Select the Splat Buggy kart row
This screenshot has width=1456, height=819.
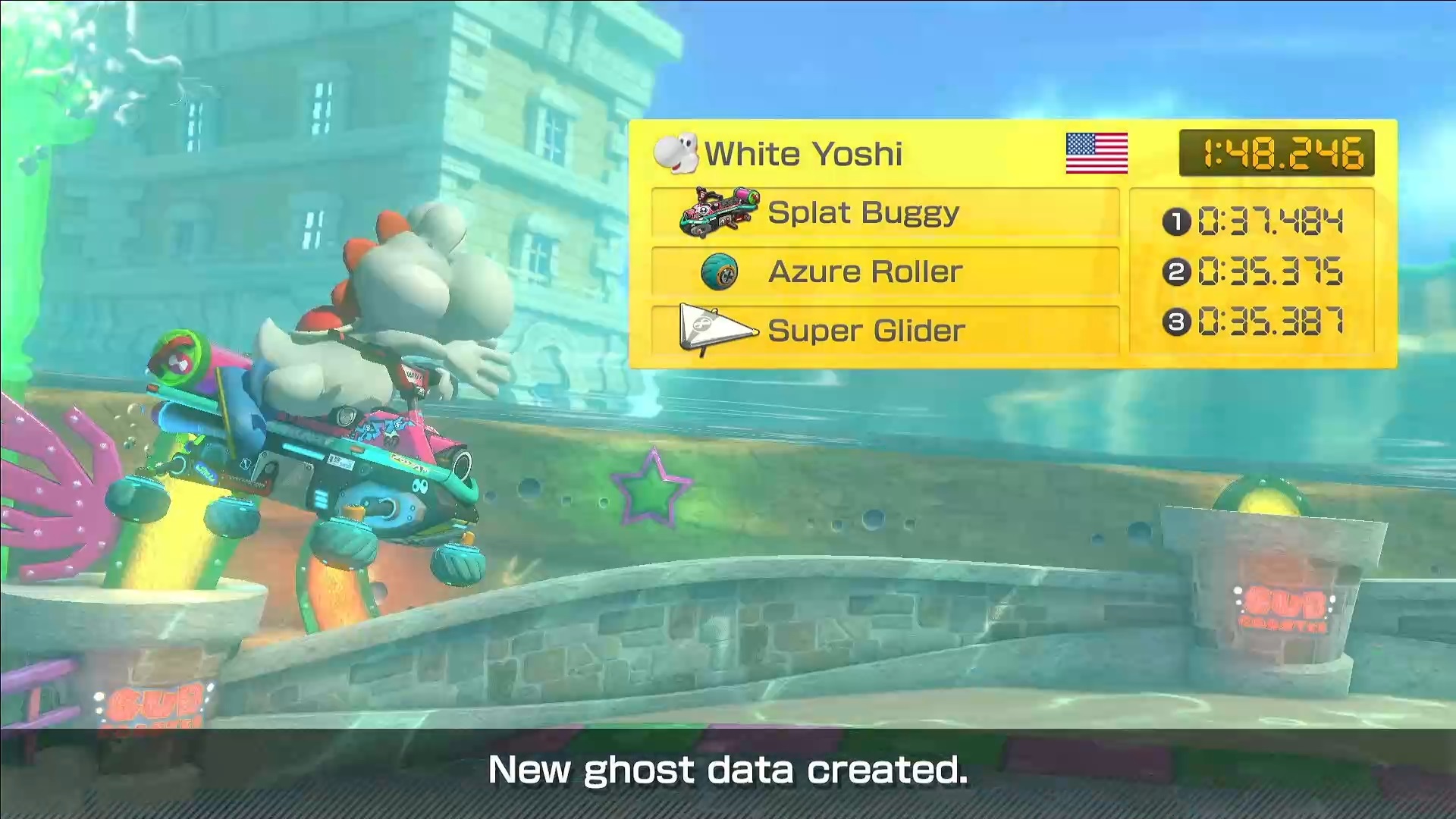click(884, 213)
